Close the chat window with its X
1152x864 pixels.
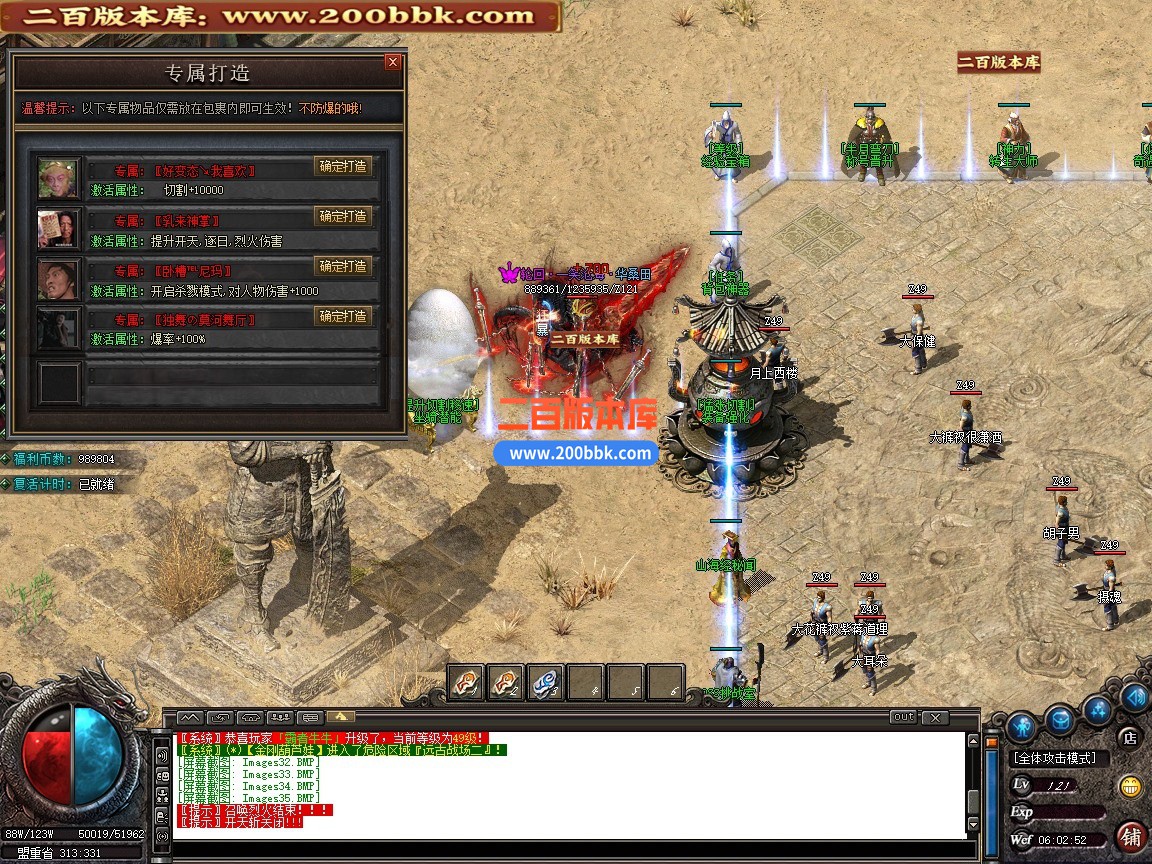(x=934, y=717)
